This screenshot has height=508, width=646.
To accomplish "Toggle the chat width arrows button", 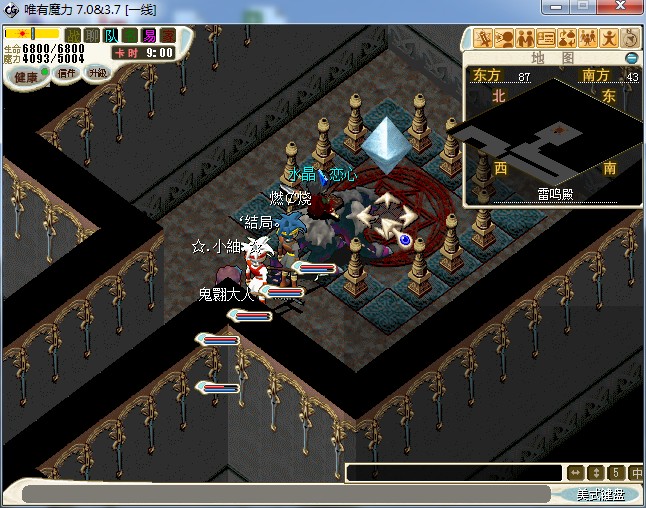I will click(575, 473).
